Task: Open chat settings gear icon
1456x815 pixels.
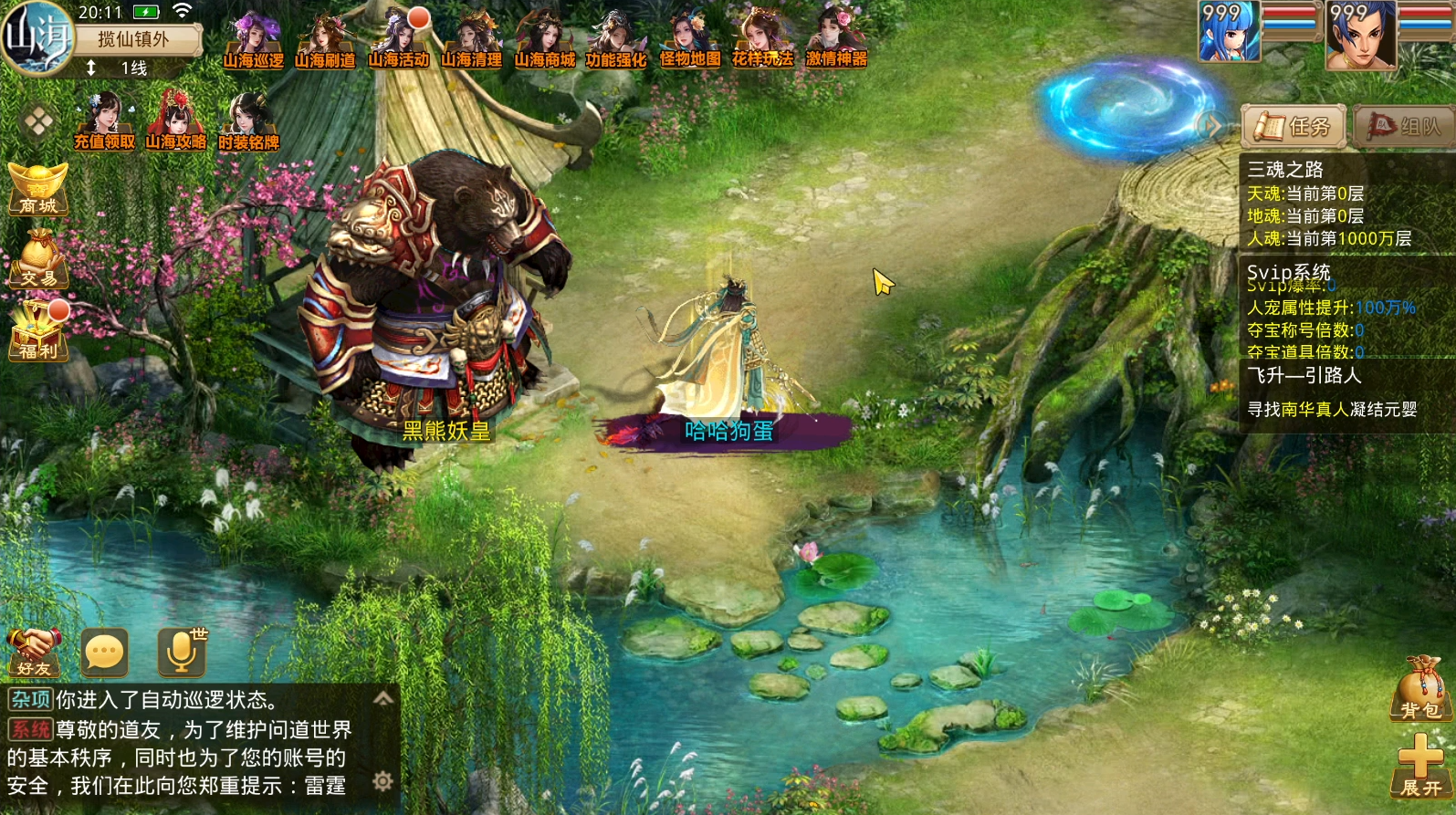Action: click(x=383, y=781)
